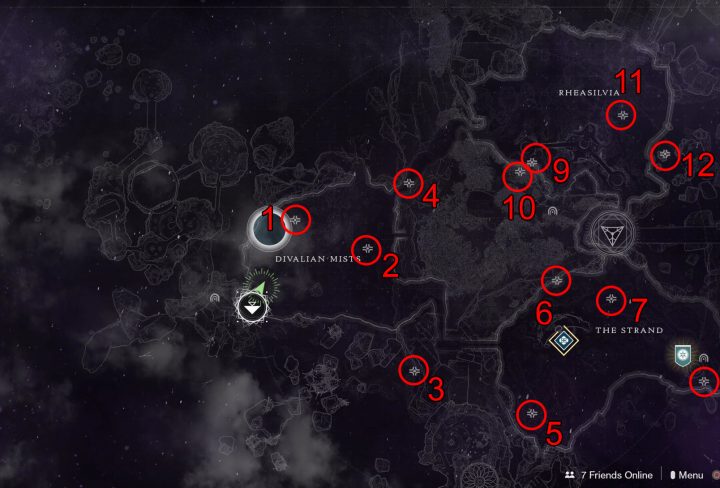
Task: Select the chest marker numbered 10
Action: tap(517, 176)
